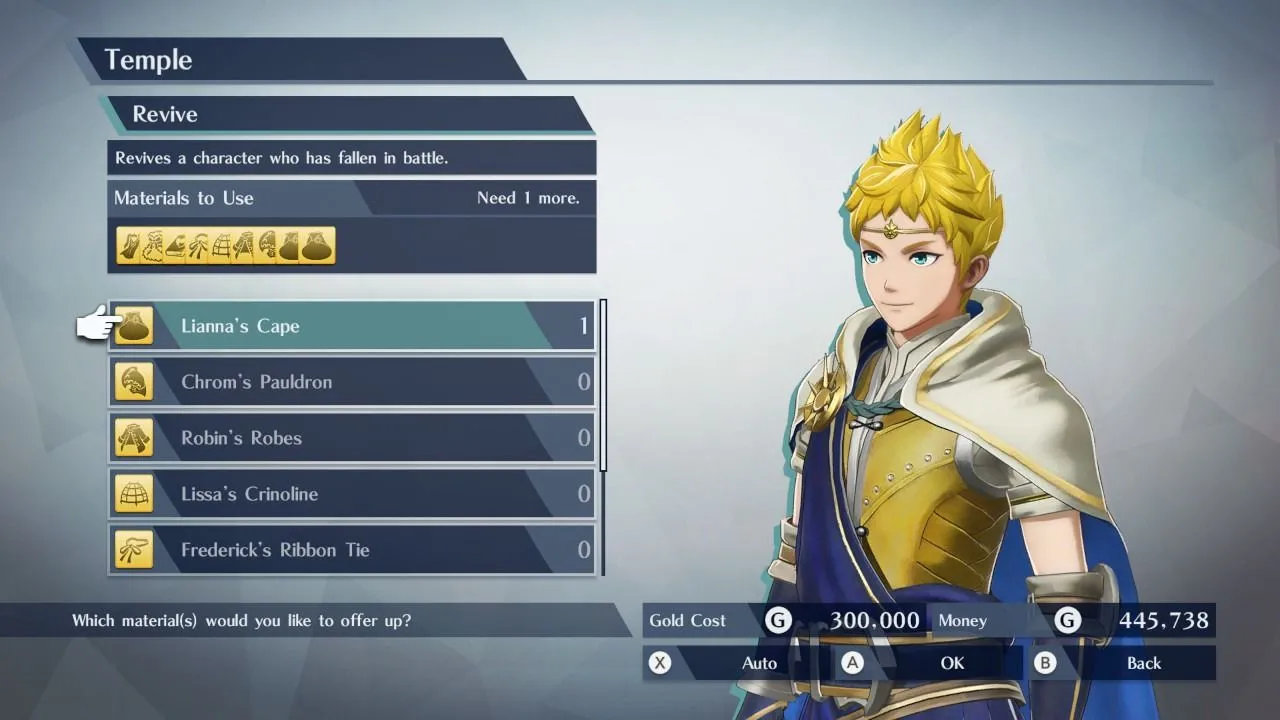Click the Auto button
Screen dimensions: 1280x720
coord(738,663)
